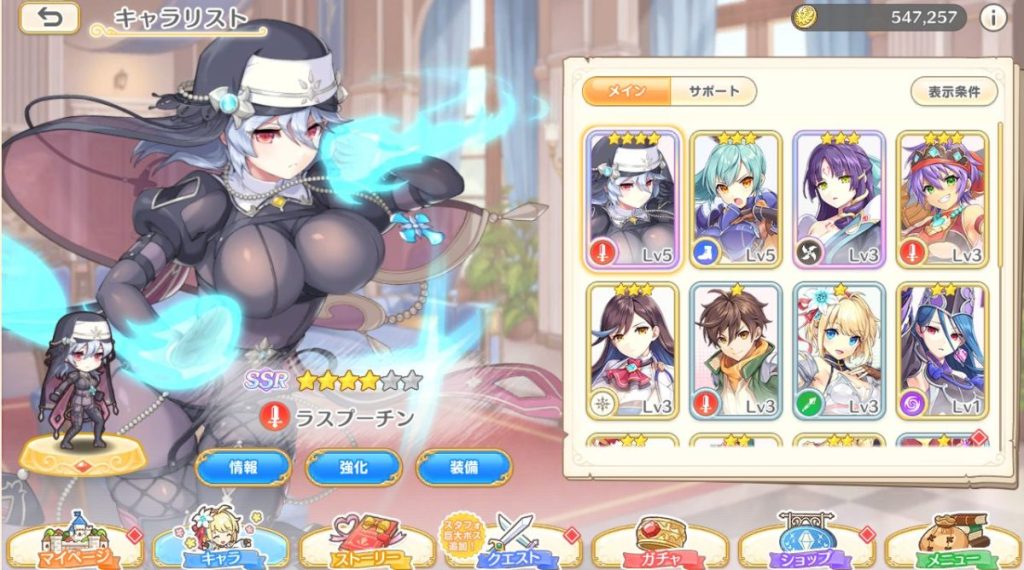
Task: Choose the teal-haired Lv5 character card
Action: coord(735,200)
